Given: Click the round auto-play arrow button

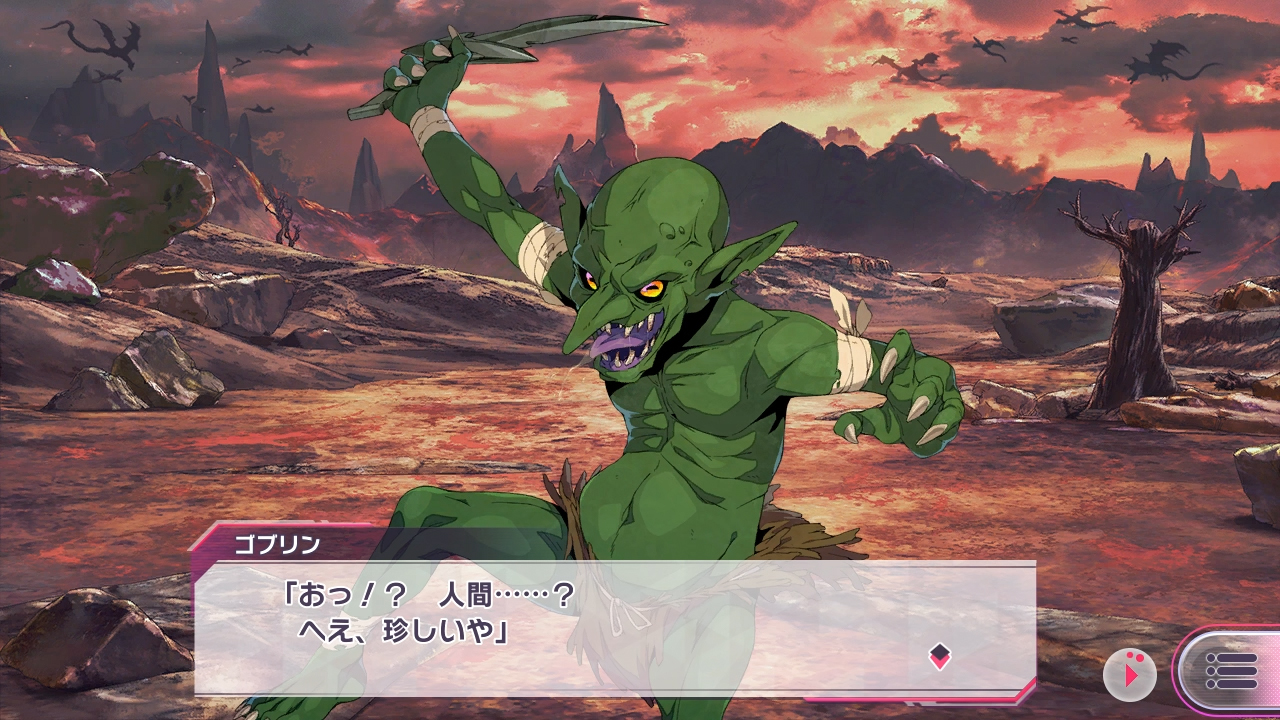Looking at the screenshot, I should click(x=1130, y=675).
